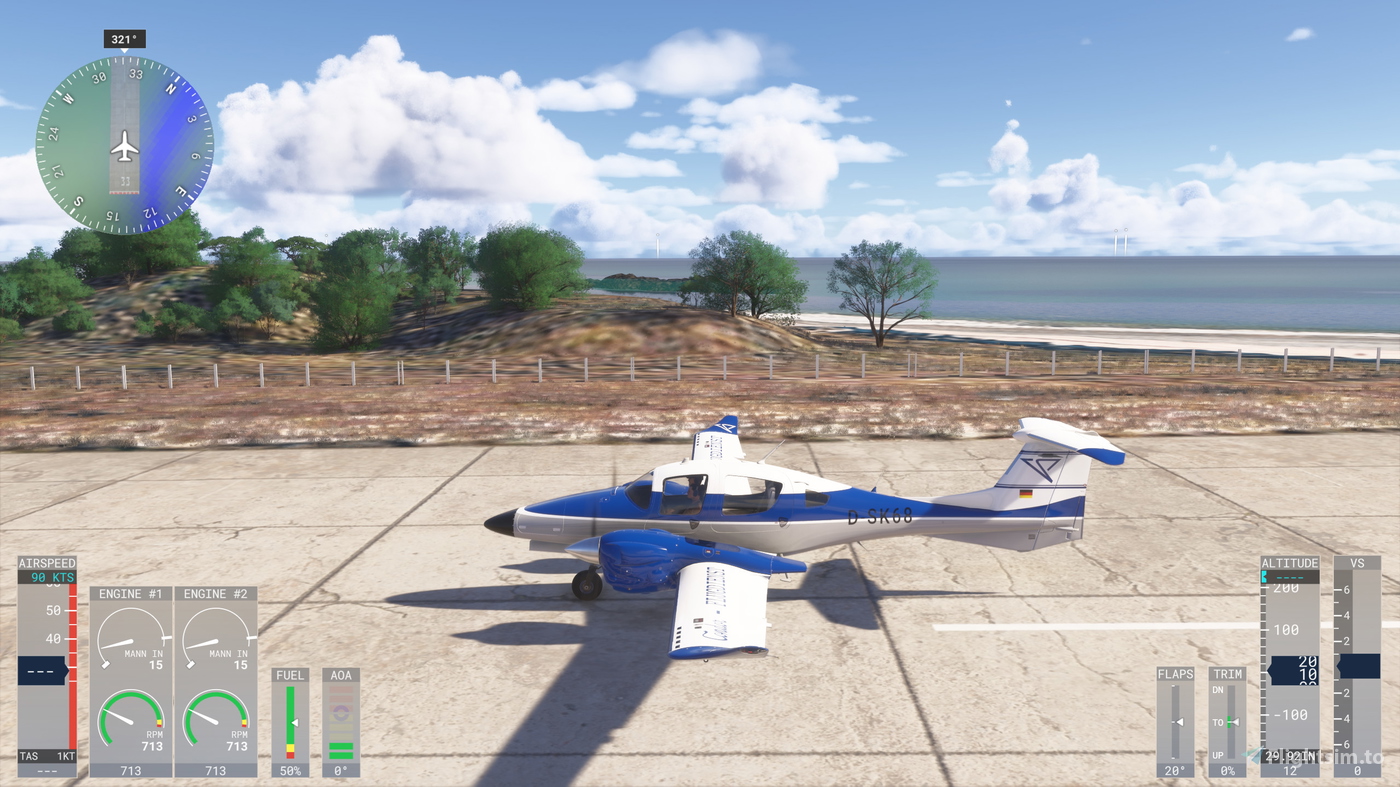Image resolution: width=1400 pixels, height=787 pixels.
Task: Click the 321° heading readout label
Action: click(124, 37)
